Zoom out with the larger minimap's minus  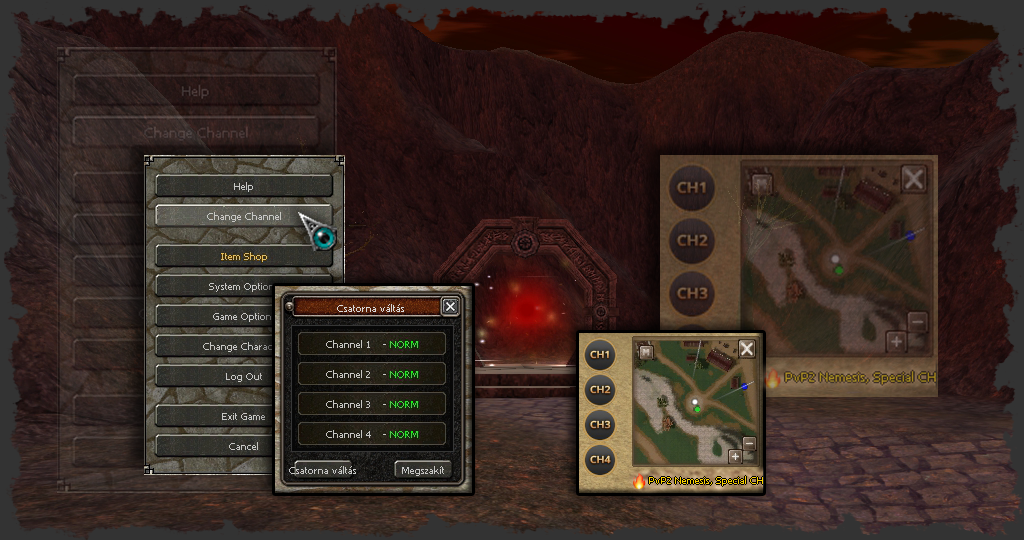pyautogui.click(x=918, y=322)
